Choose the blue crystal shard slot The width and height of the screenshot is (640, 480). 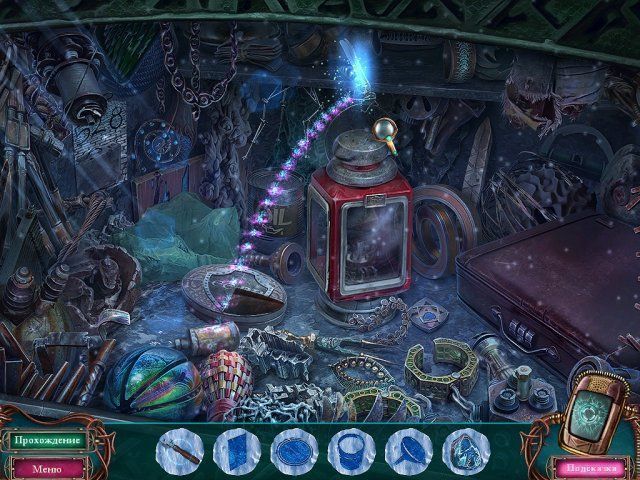(x=465, y=451)
